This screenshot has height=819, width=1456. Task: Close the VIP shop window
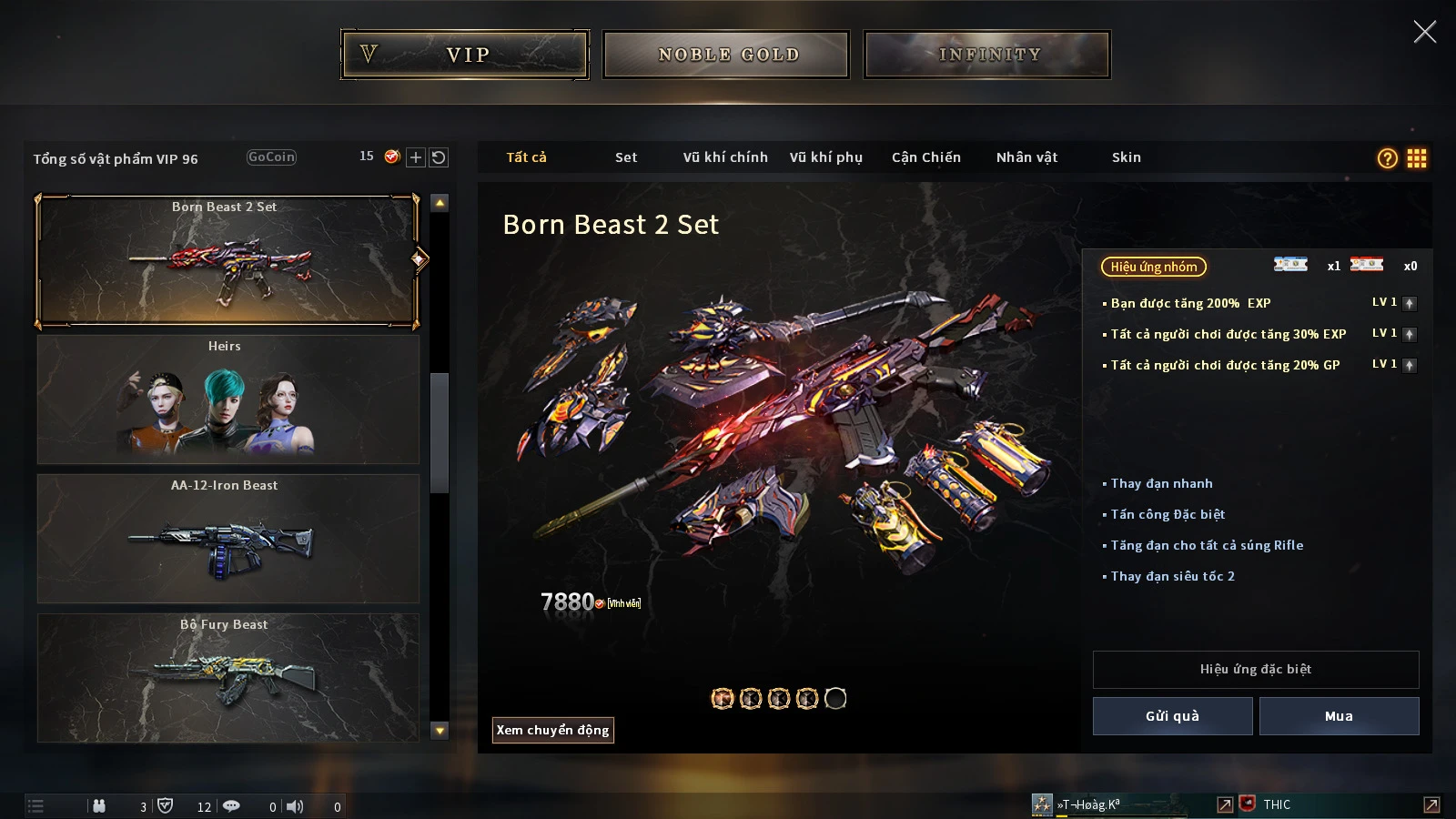(1424, 32)
